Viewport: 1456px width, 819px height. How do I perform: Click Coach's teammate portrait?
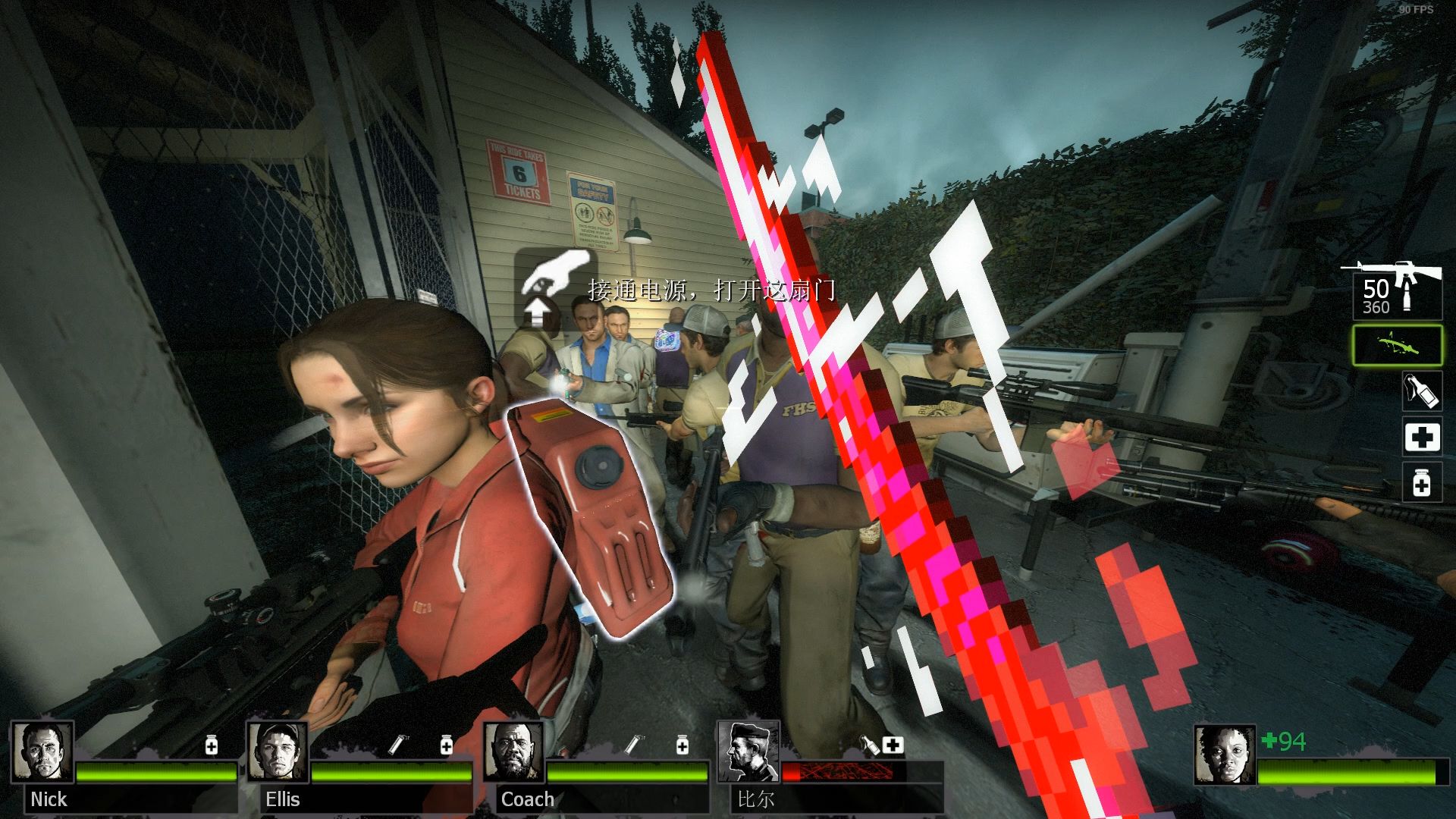tap(513, 752)
